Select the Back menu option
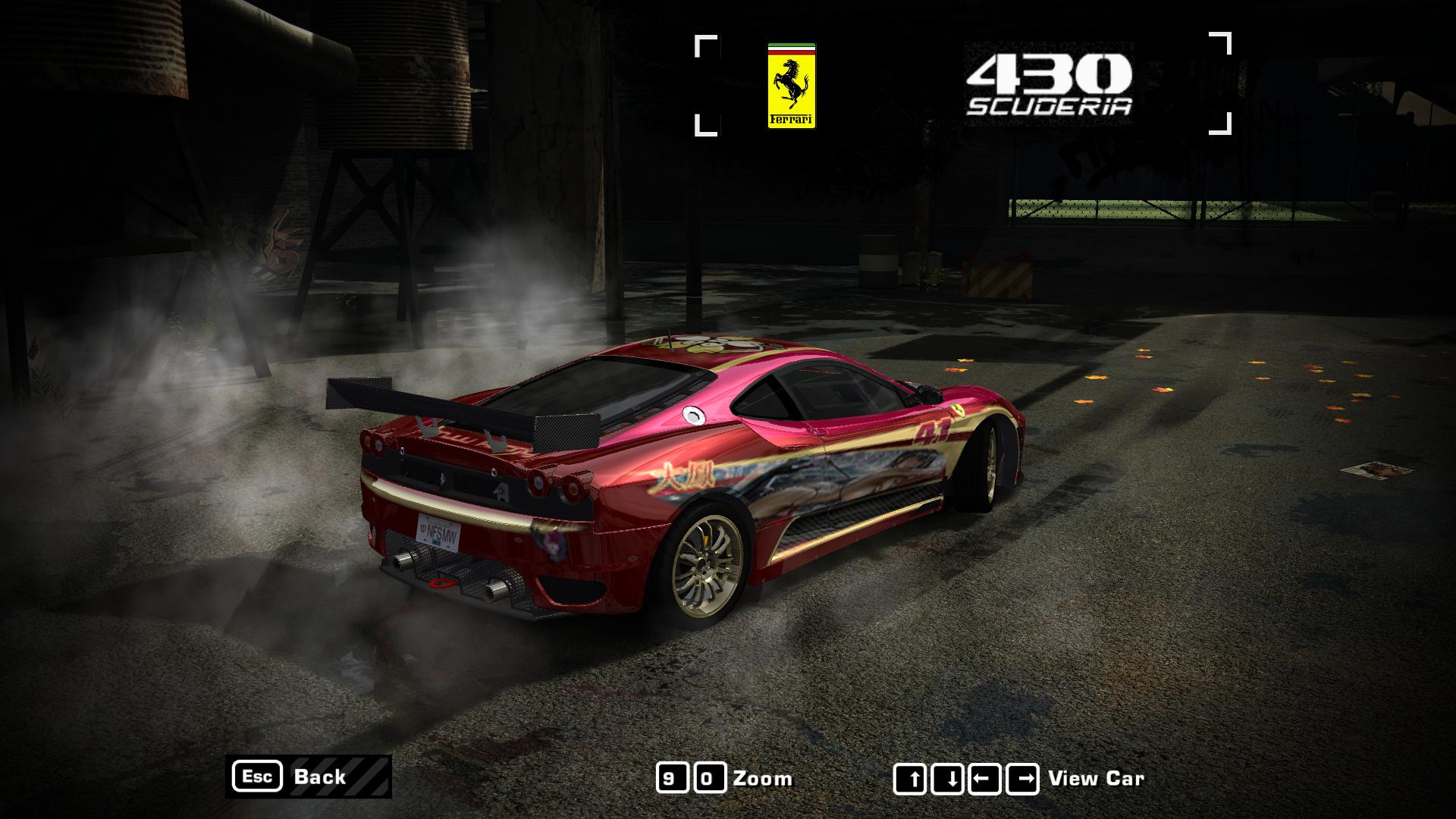Image resolution: width=1456 pixels, height=819 pixels. click(x=318, y=777)
